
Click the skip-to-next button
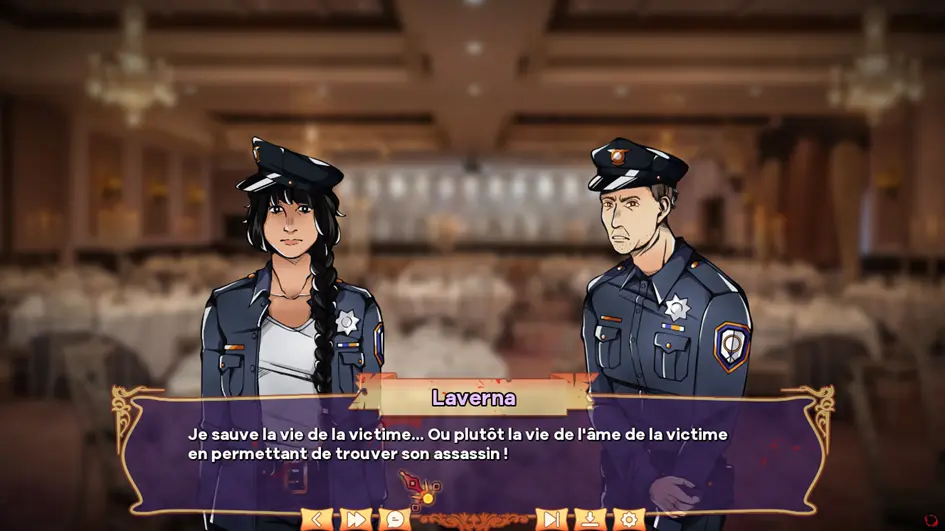coord(551,519)
